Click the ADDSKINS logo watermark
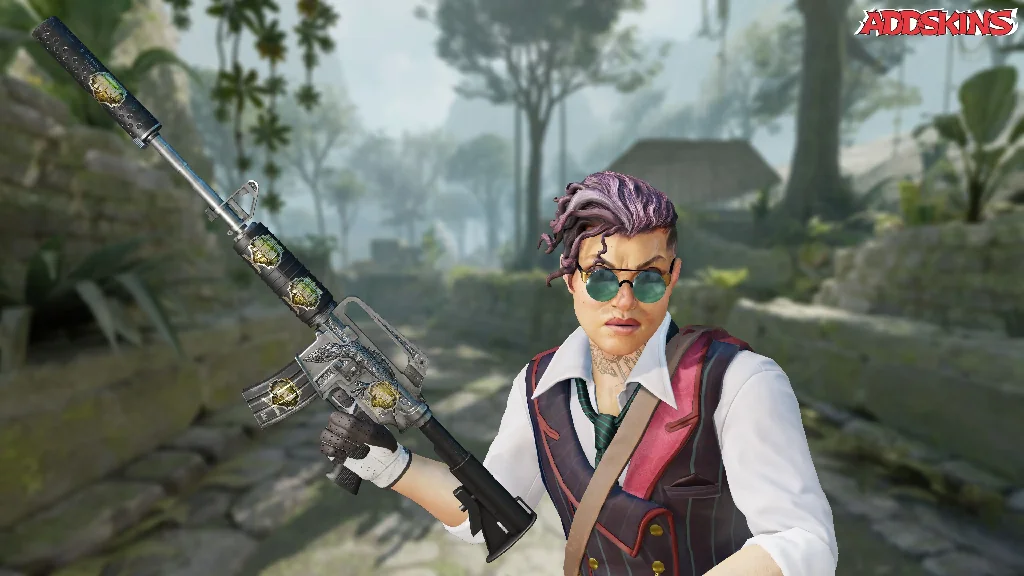The image size is (1024, 576). [x=935, y=23]
